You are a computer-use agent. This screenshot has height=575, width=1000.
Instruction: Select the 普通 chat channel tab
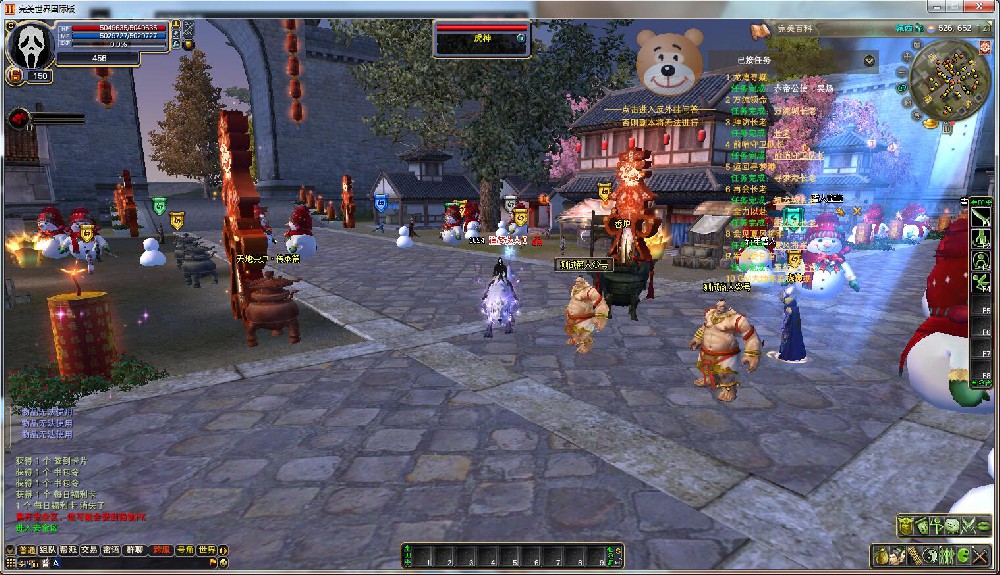26,550
